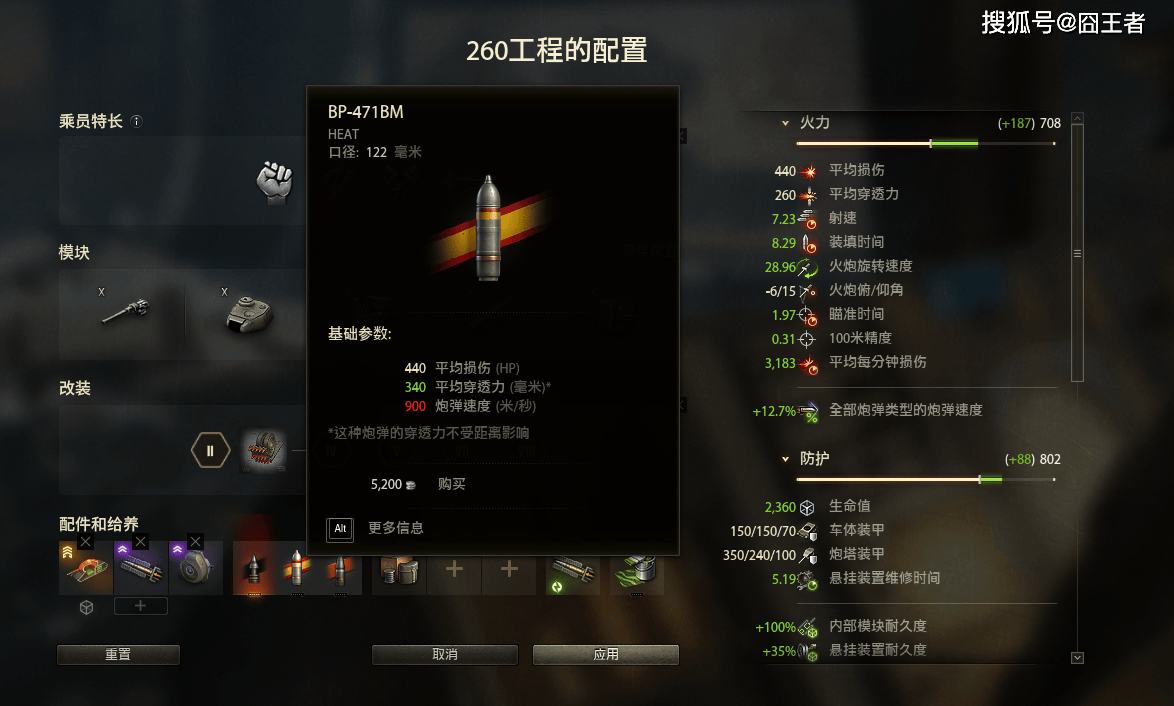Show crew perks info tooltip icon
Screen dimensions: 1174x706
click(137, 122)
